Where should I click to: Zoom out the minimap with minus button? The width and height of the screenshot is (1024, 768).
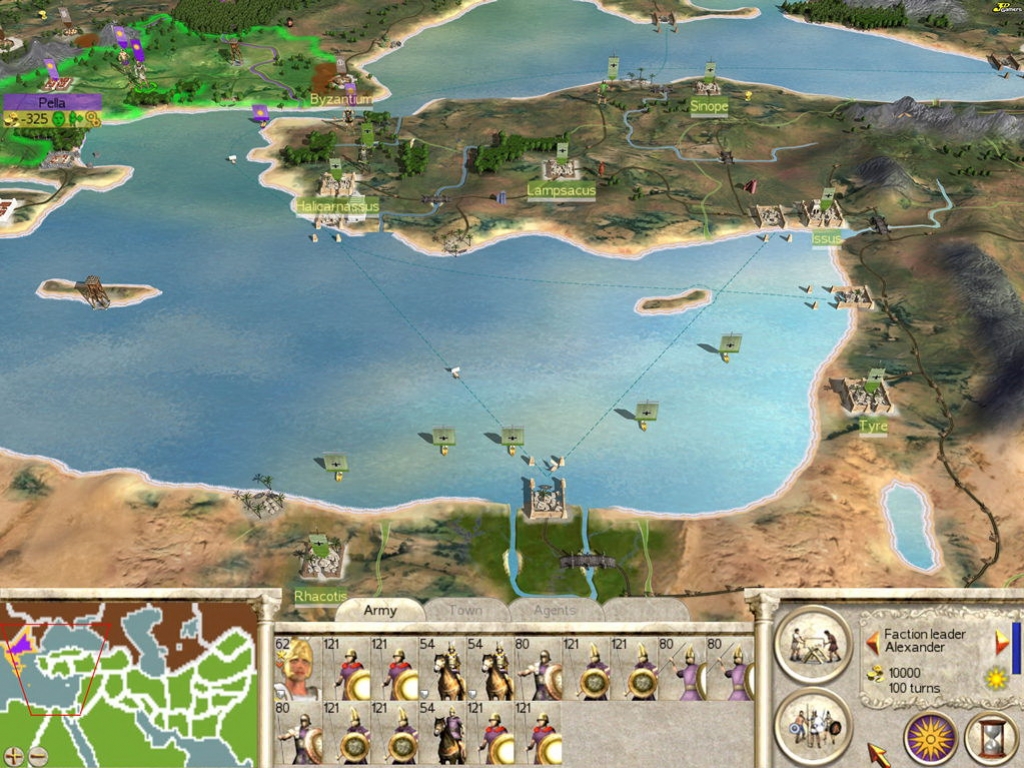[x=38, y=754]
